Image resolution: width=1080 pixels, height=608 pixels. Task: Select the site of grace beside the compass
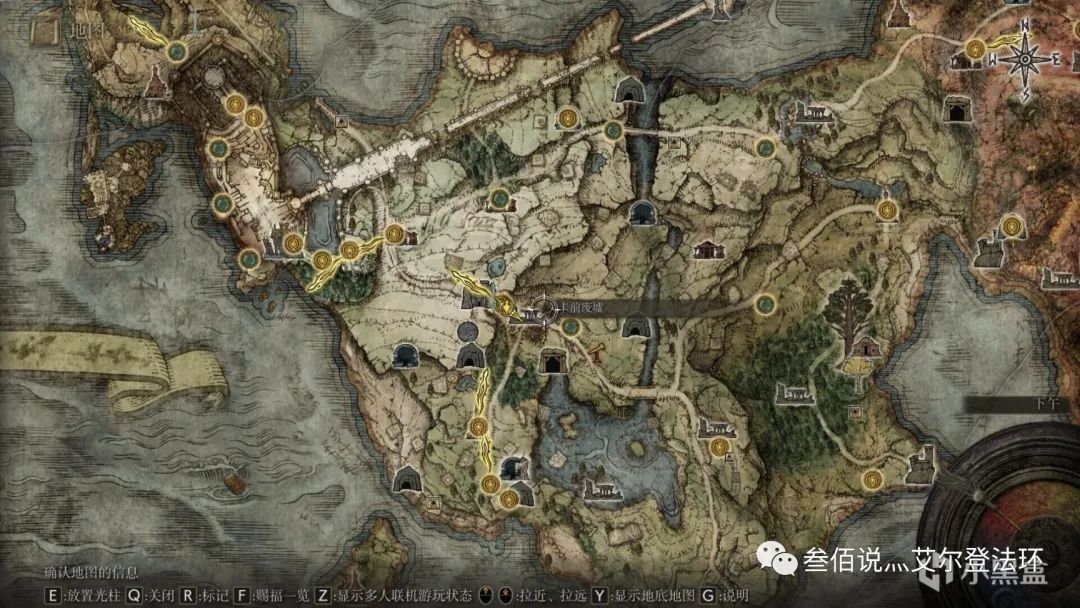977,47
